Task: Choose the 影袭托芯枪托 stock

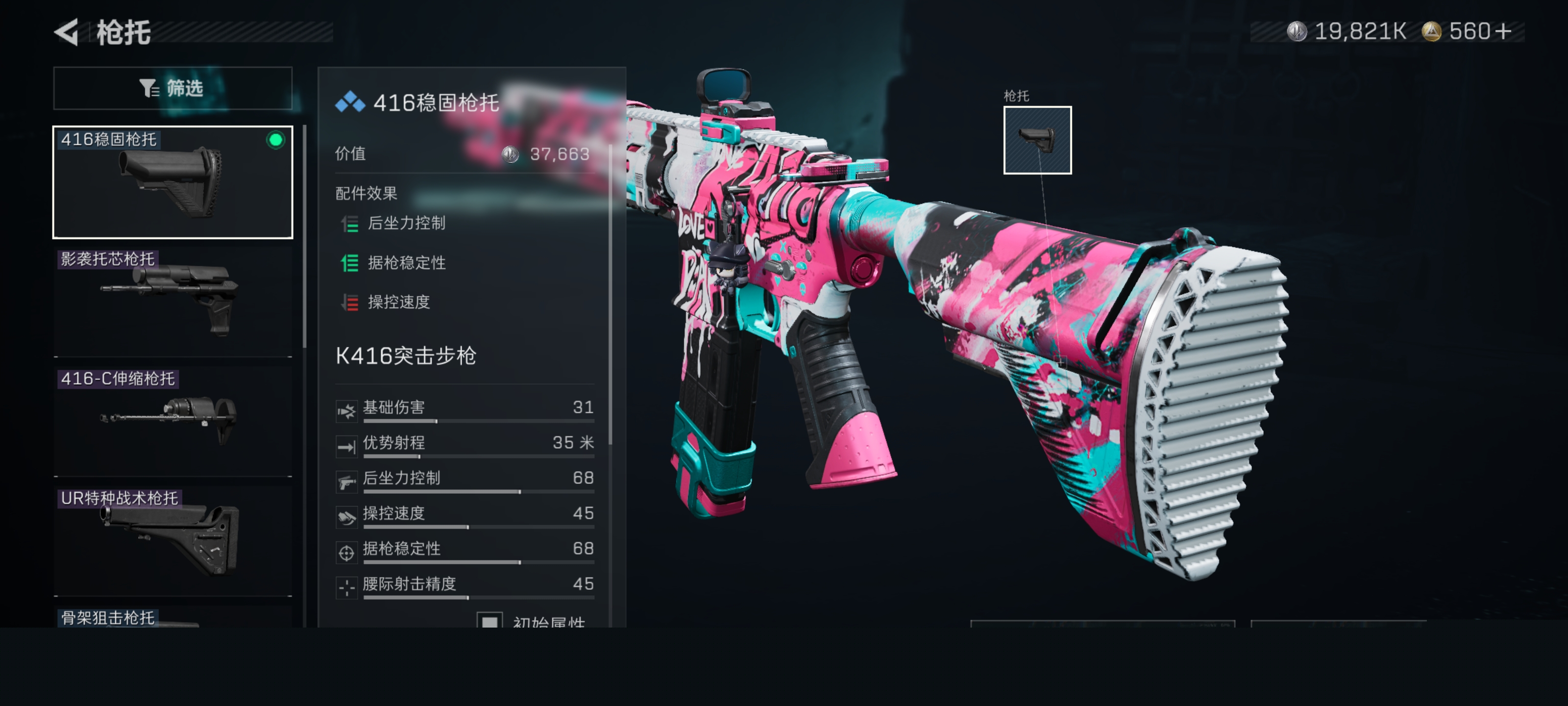Action: point(173,302)
